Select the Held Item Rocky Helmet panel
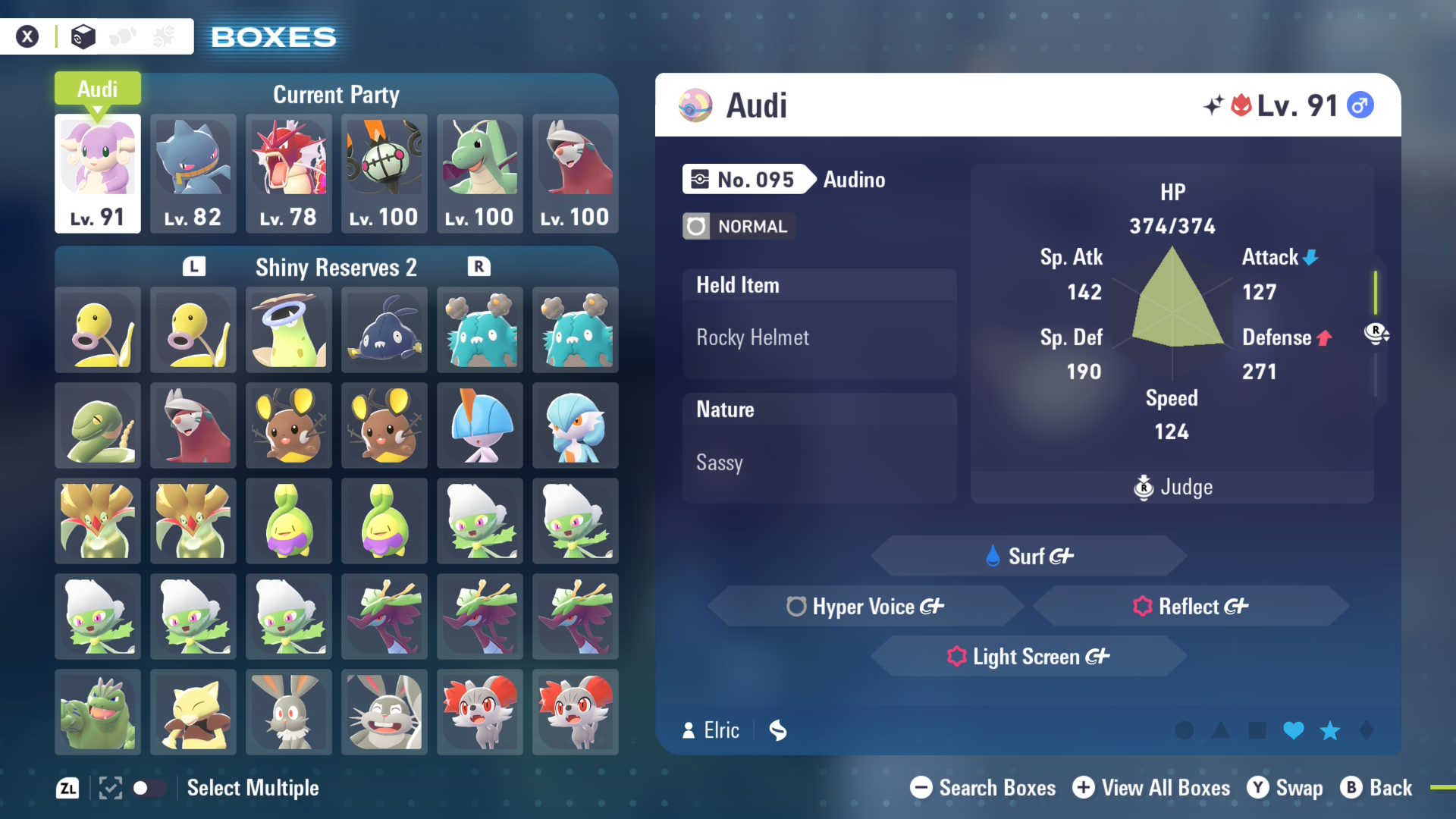This screenshot has height=819, width=1456. 819,323
